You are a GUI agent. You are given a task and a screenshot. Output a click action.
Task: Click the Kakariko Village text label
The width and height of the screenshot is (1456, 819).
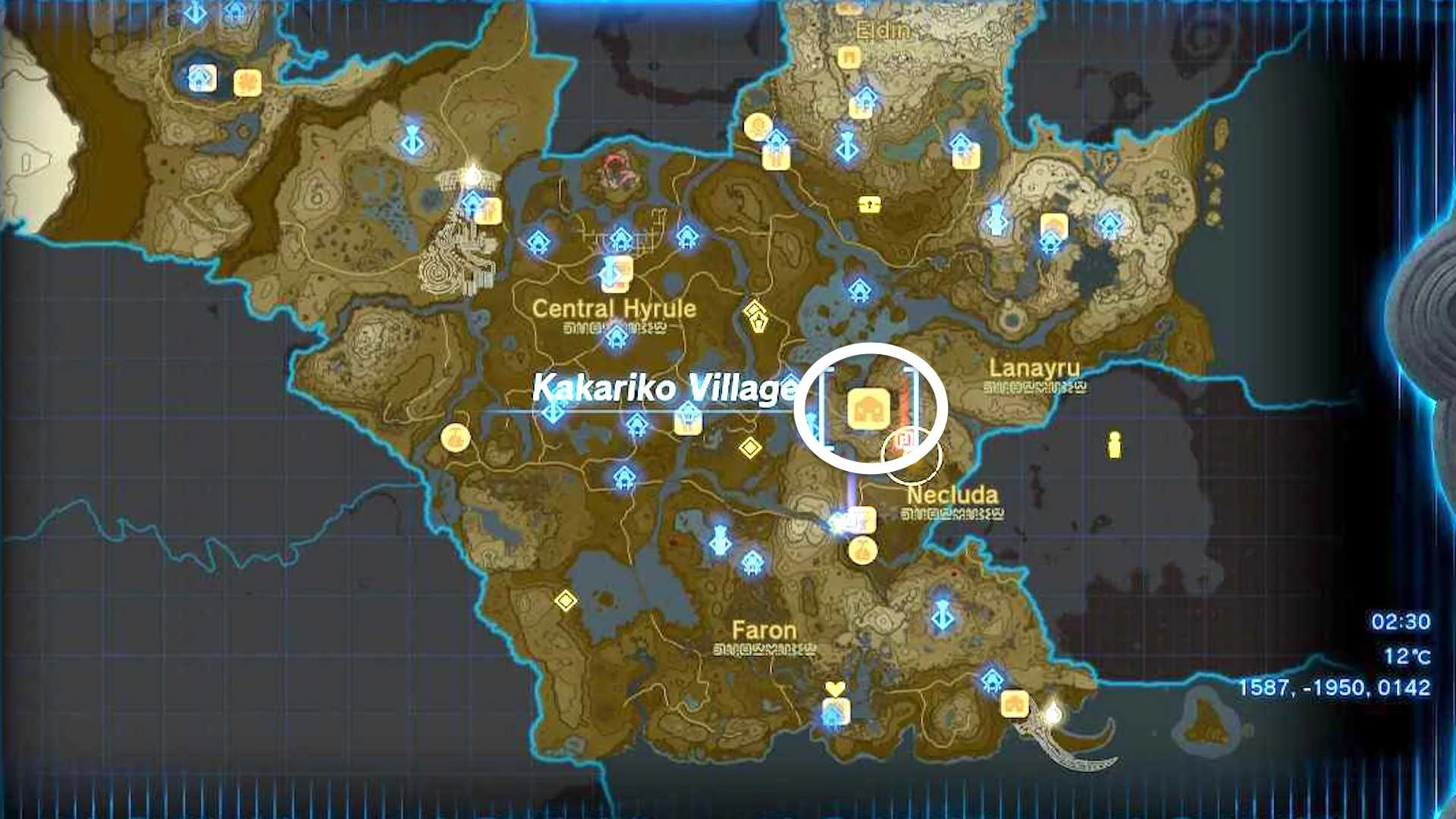[x=665, y=386]
